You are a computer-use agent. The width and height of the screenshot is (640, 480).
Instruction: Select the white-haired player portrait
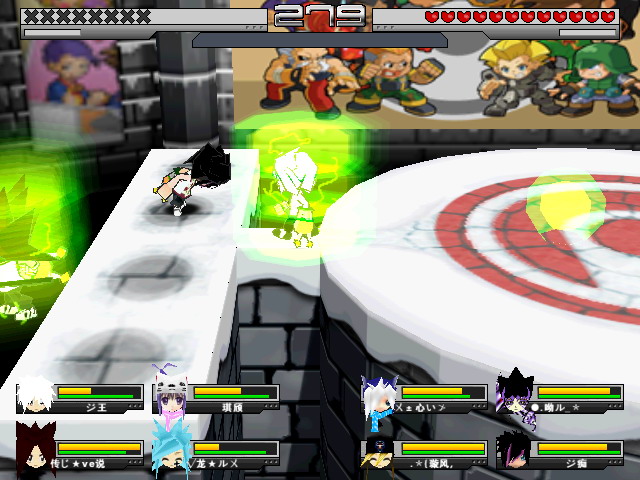click(x=35, y=397)
